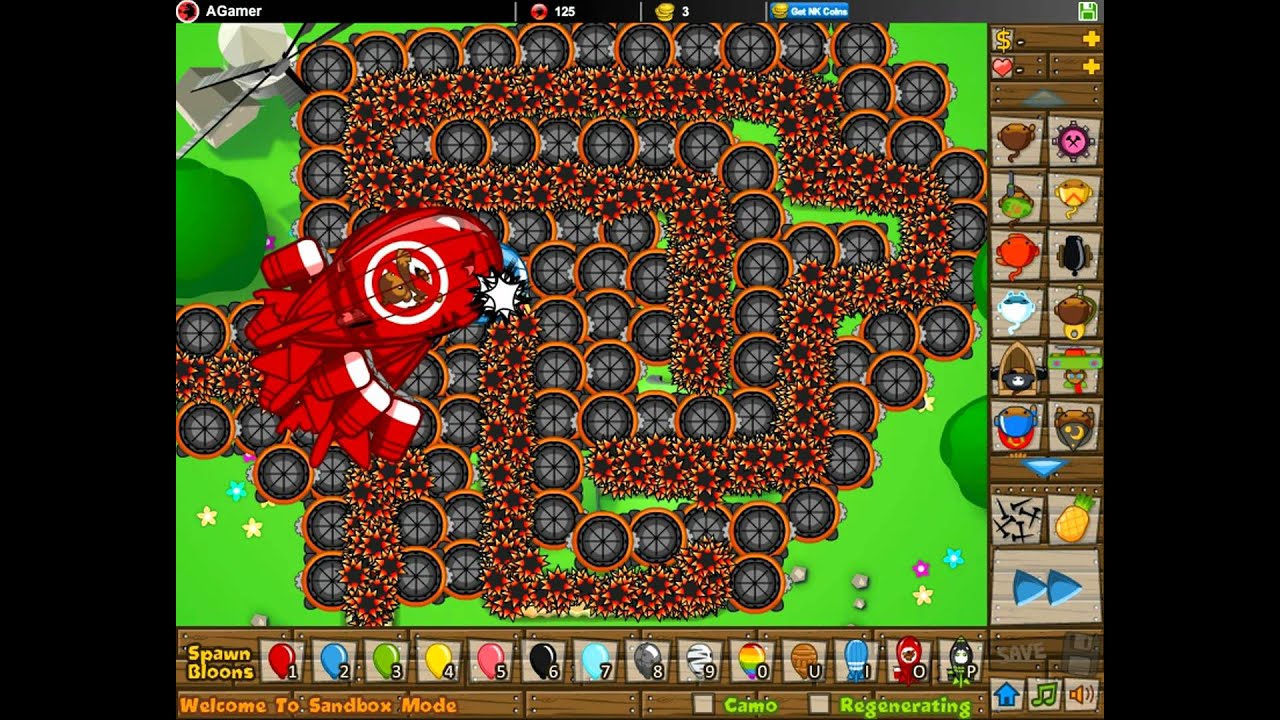This screenshot has width=1280, height=720.
Task: Click the Get NK Coins button
Action: 810,11
